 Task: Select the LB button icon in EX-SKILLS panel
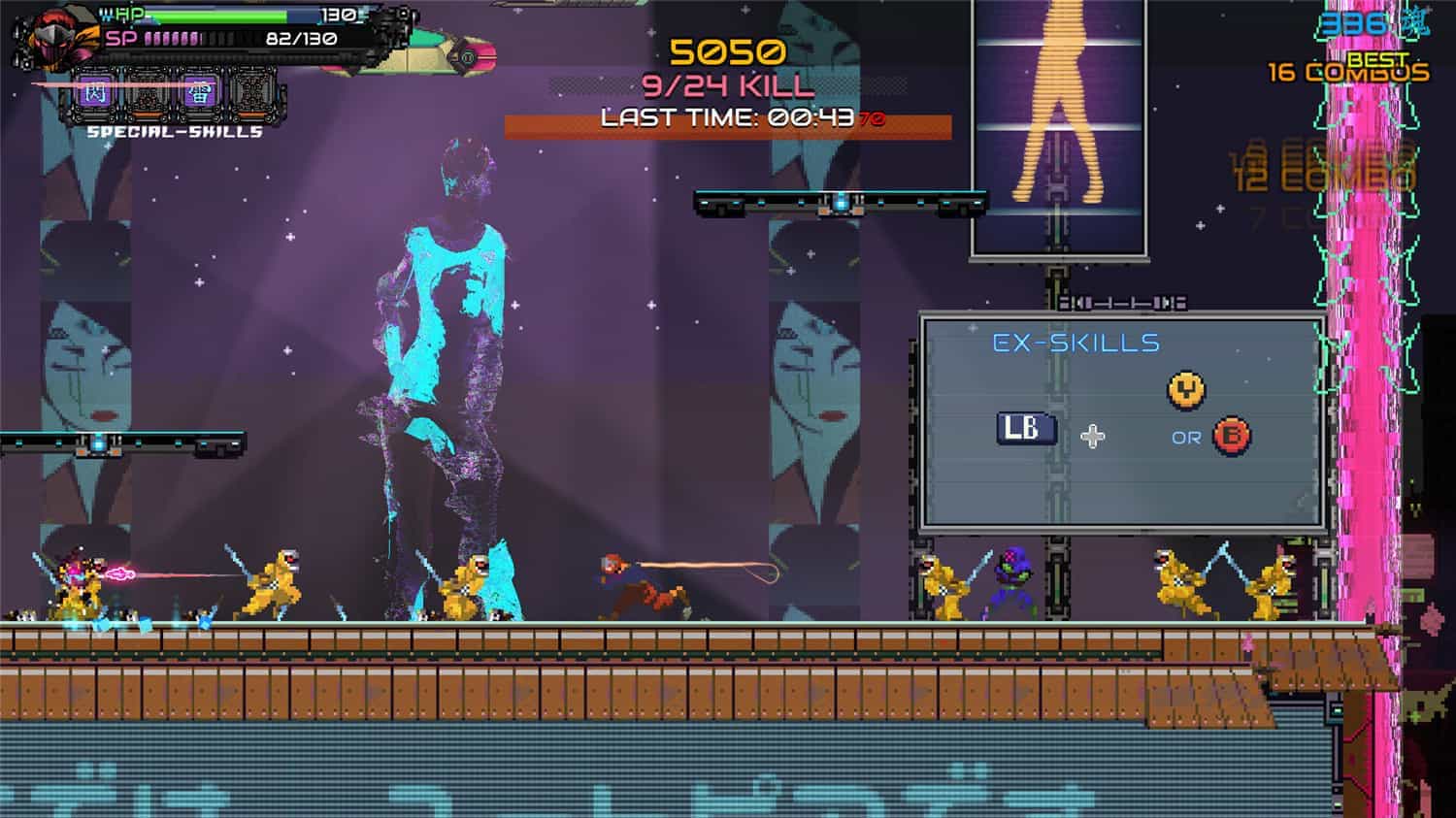click(x=1028, y=431)
